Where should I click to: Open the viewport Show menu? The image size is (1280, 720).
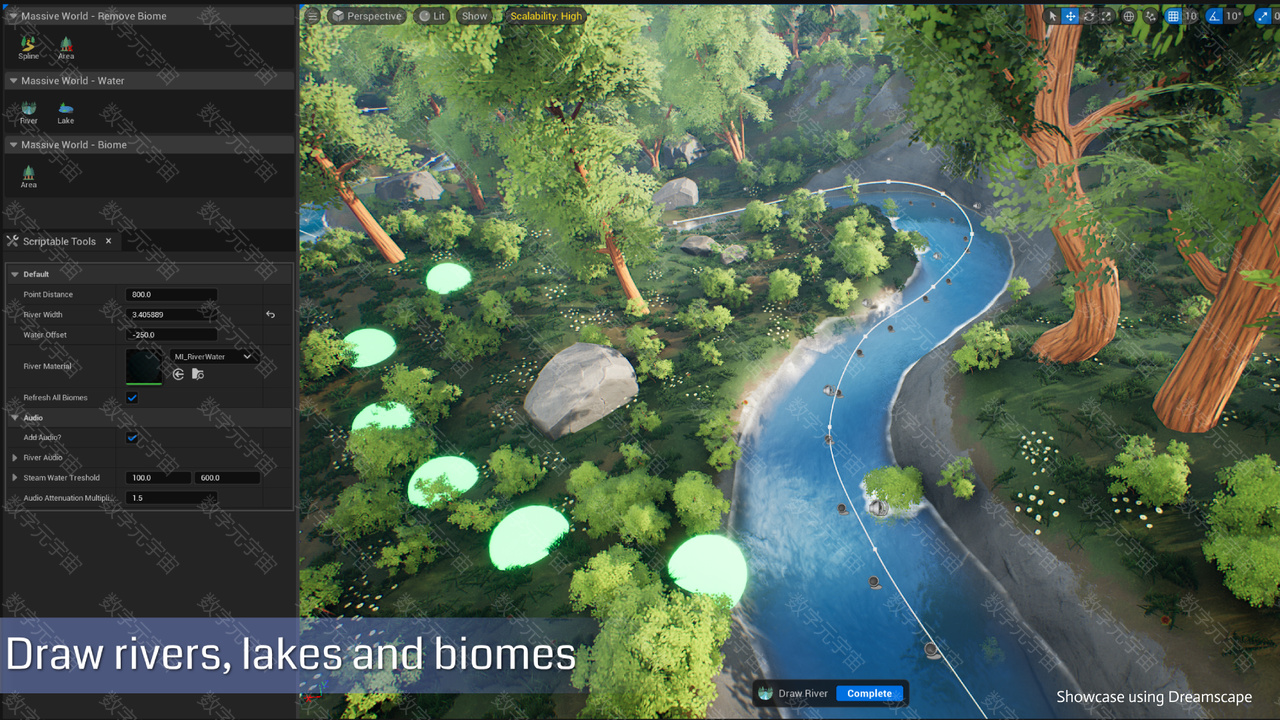click(x=475, y=16)
